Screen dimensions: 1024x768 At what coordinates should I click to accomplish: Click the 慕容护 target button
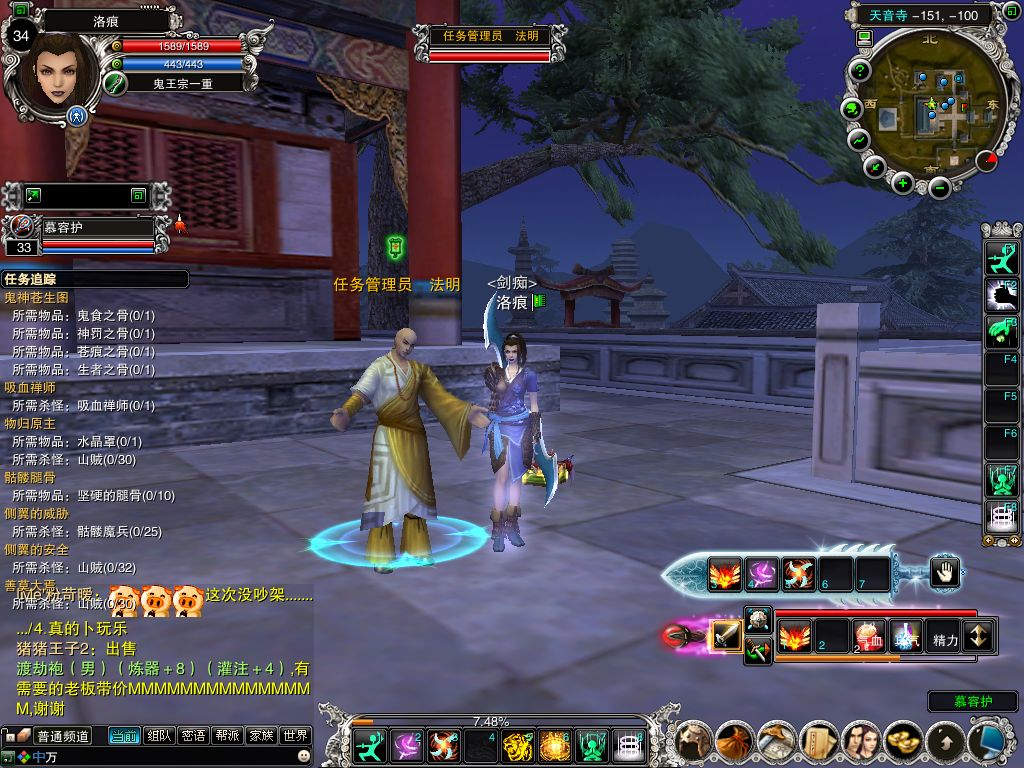click(x=972, y=701)
